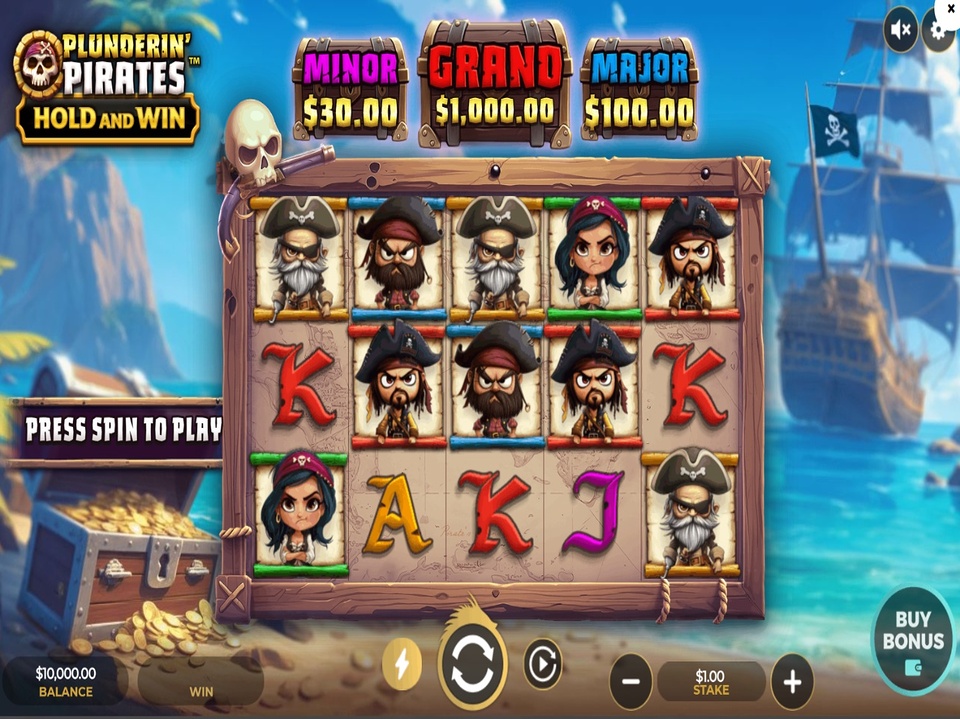Image resolution: width=960 pixels, height=719 pixels.
Task: Toggle the muted sound speaker icon
Action: click(x=900, y=30)
